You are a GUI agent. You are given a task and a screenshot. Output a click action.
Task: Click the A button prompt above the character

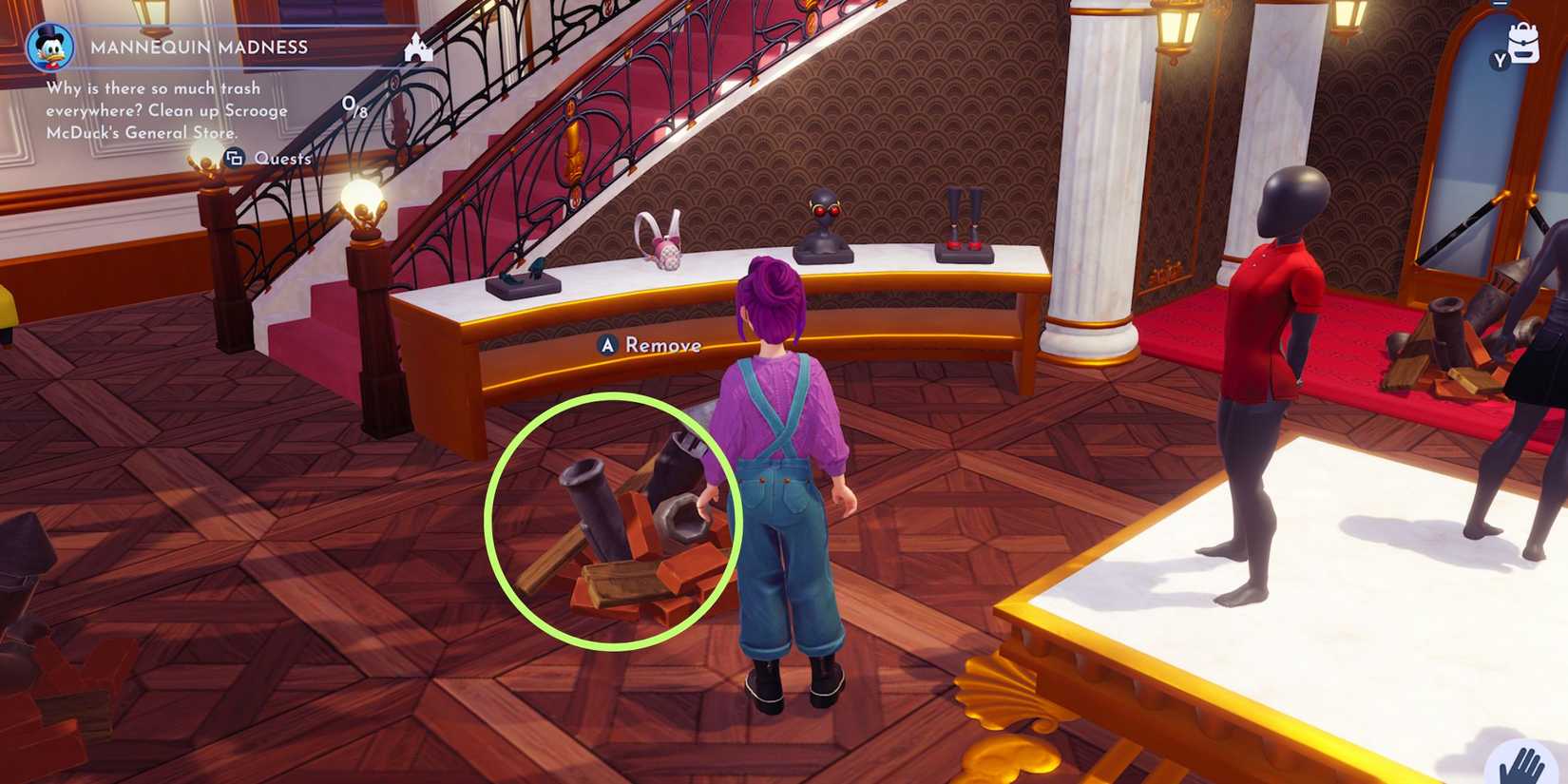606,345
